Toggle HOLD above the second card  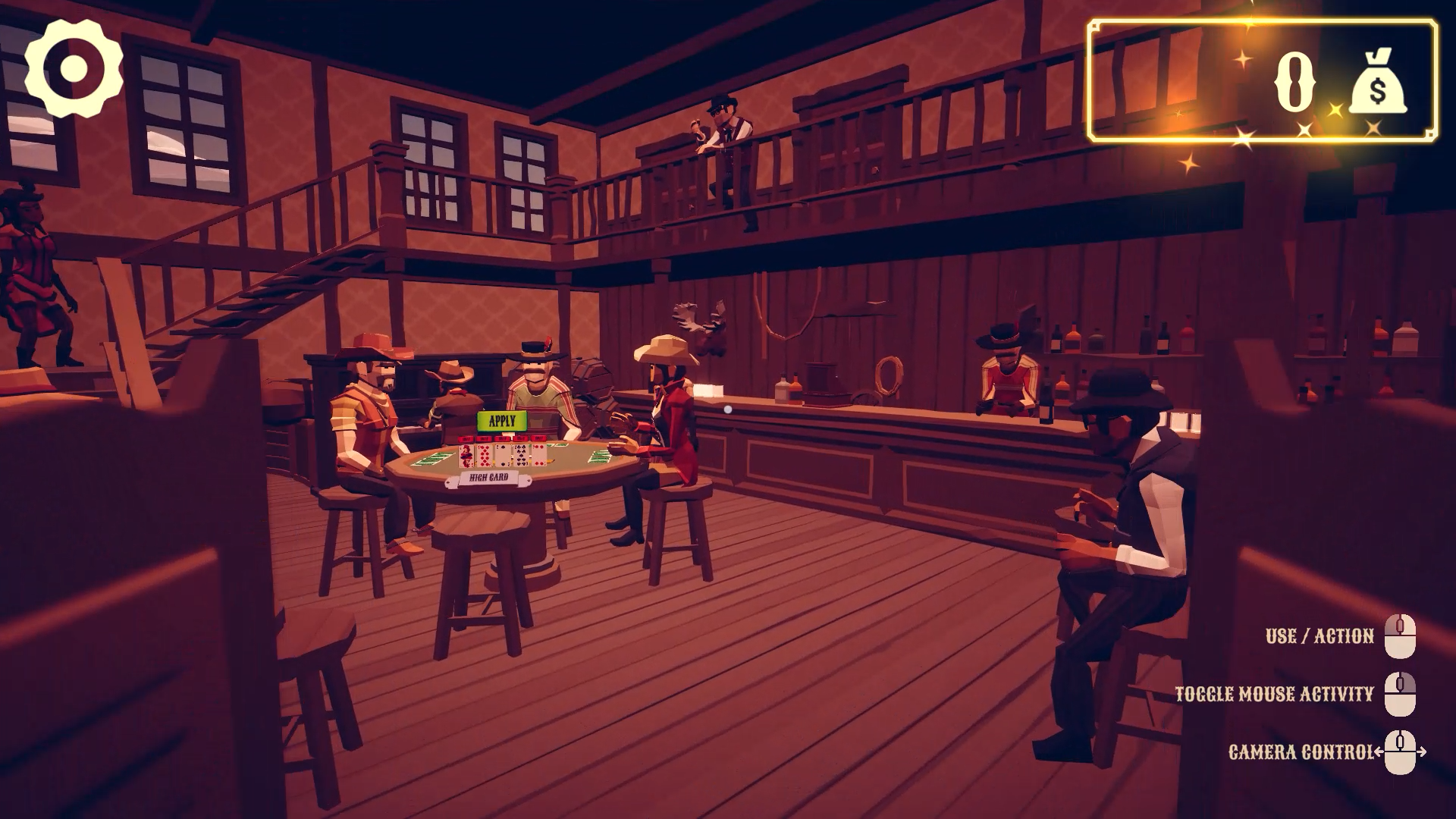pyautogui.click(x=485, y=438)
